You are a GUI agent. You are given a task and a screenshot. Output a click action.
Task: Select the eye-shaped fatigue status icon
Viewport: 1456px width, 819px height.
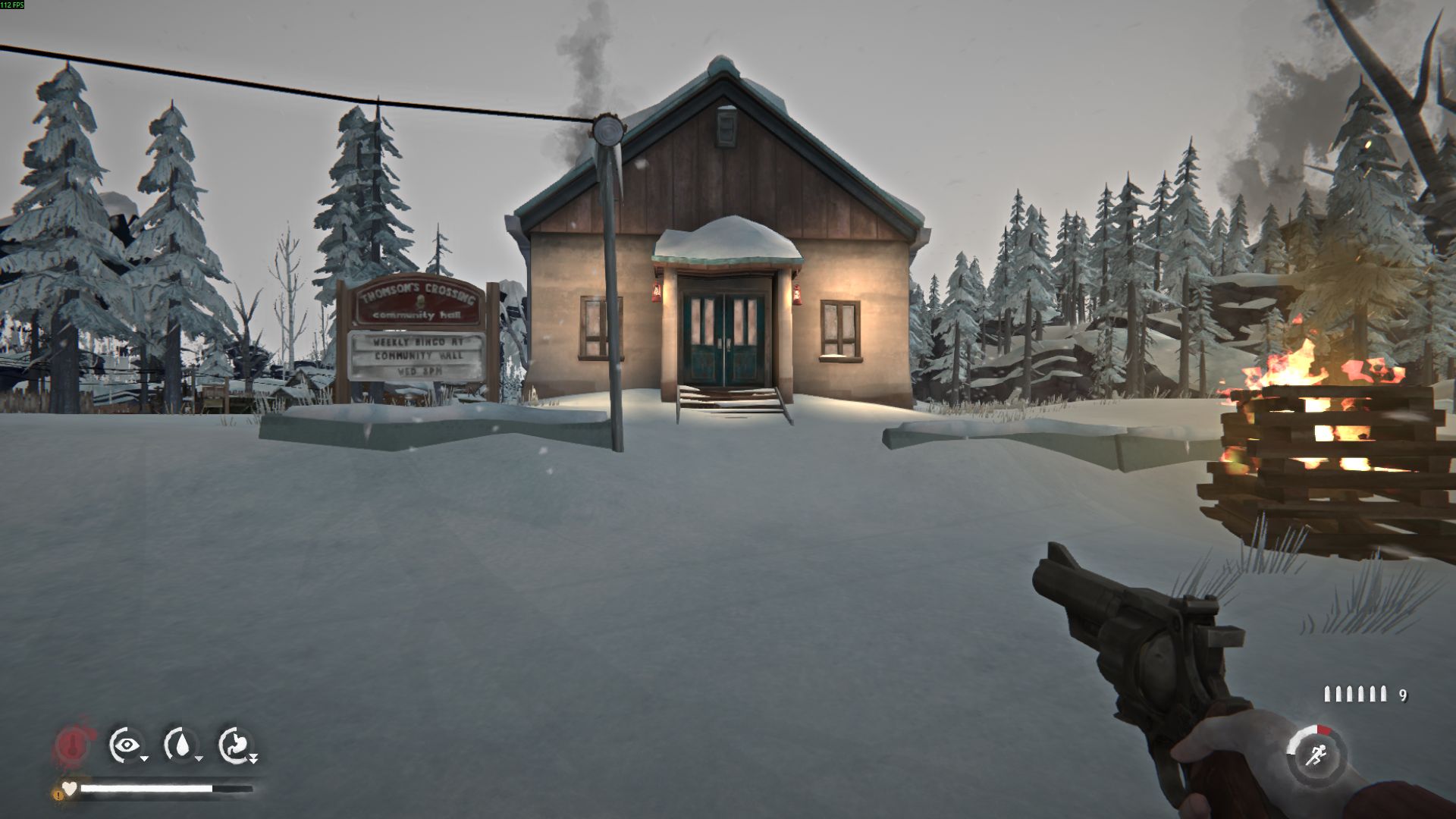click(126, 745)
